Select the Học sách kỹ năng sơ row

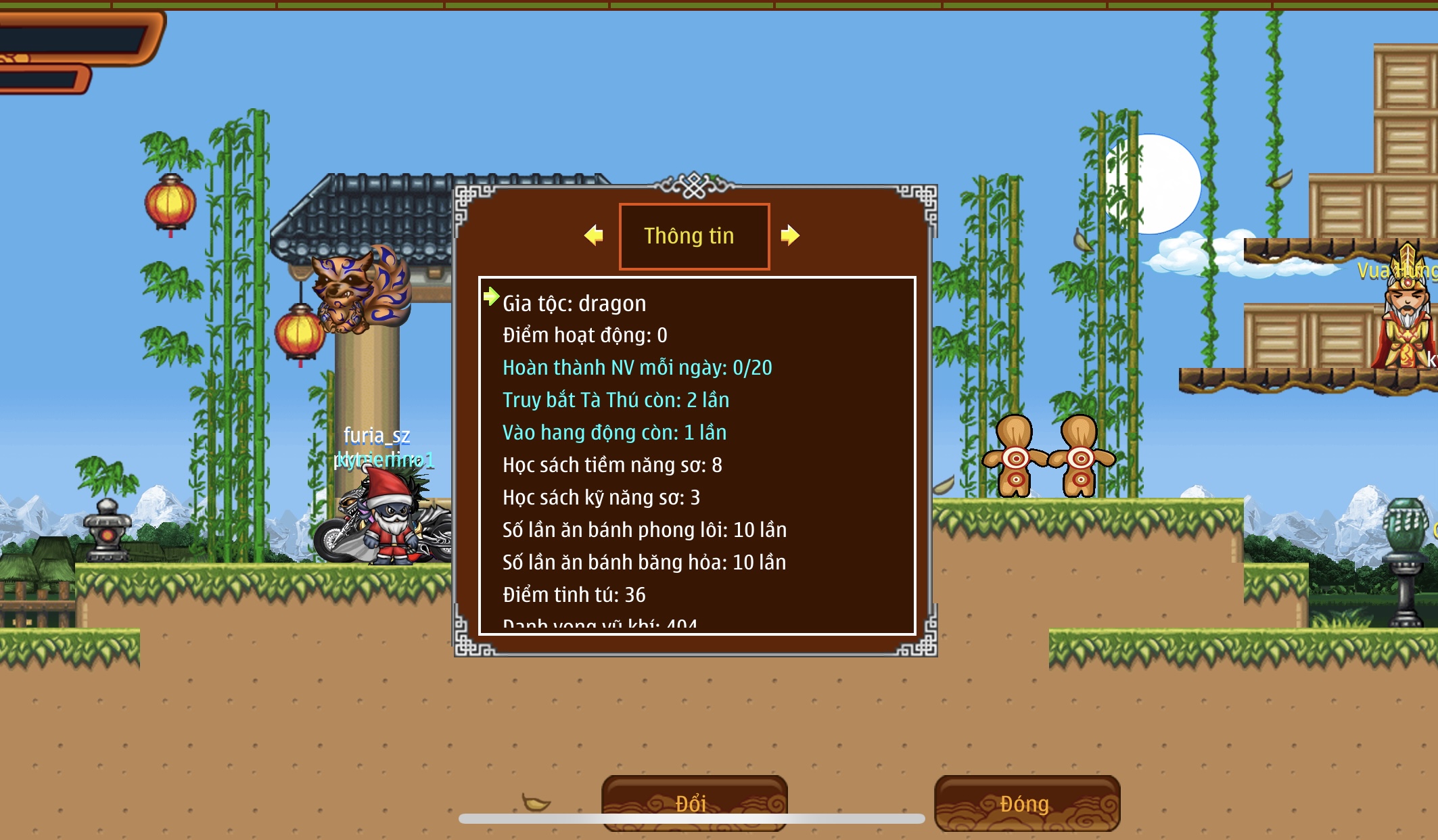point(601,498)
